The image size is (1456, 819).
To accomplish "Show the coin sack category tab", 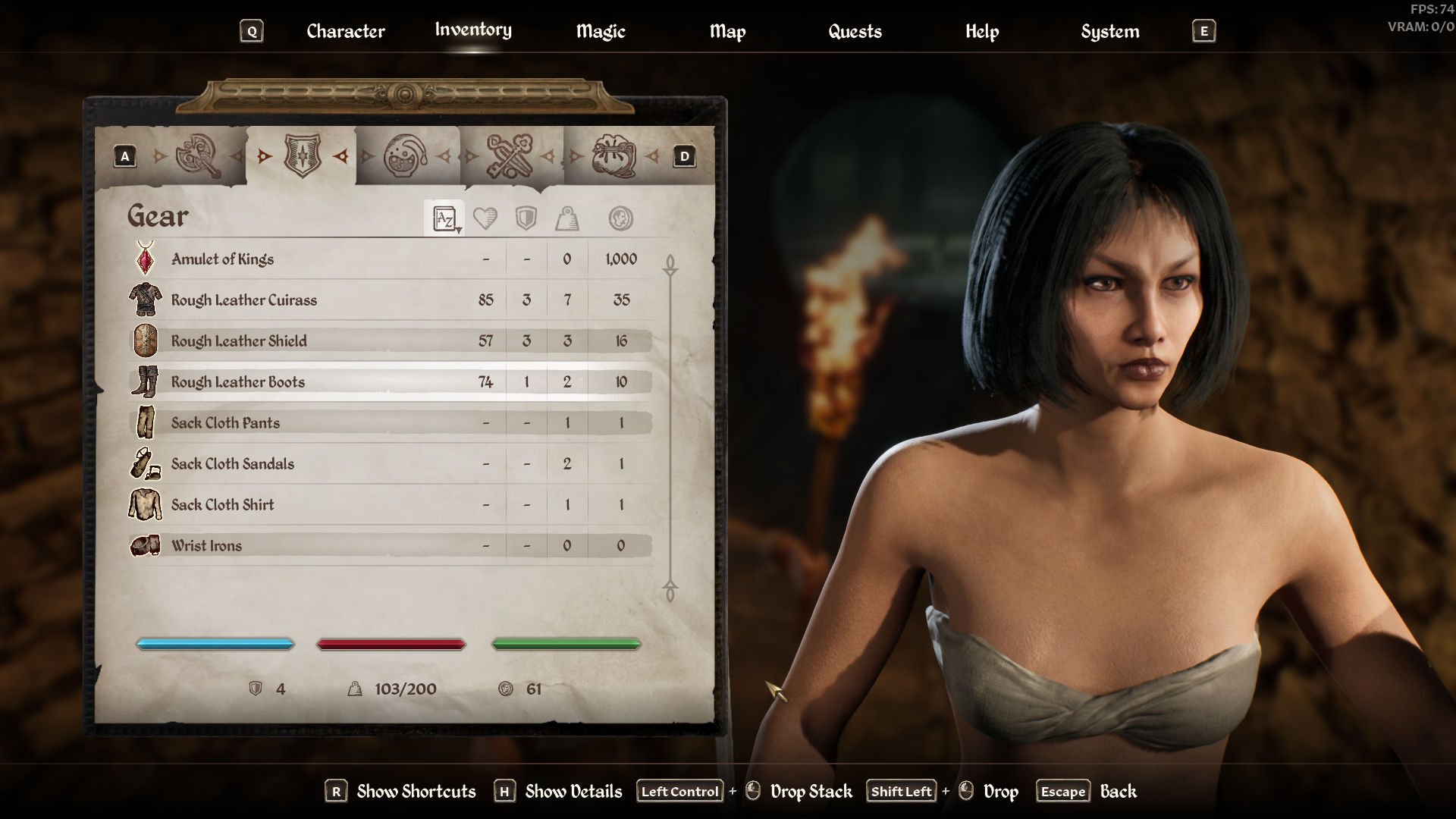I will point(613,156).
